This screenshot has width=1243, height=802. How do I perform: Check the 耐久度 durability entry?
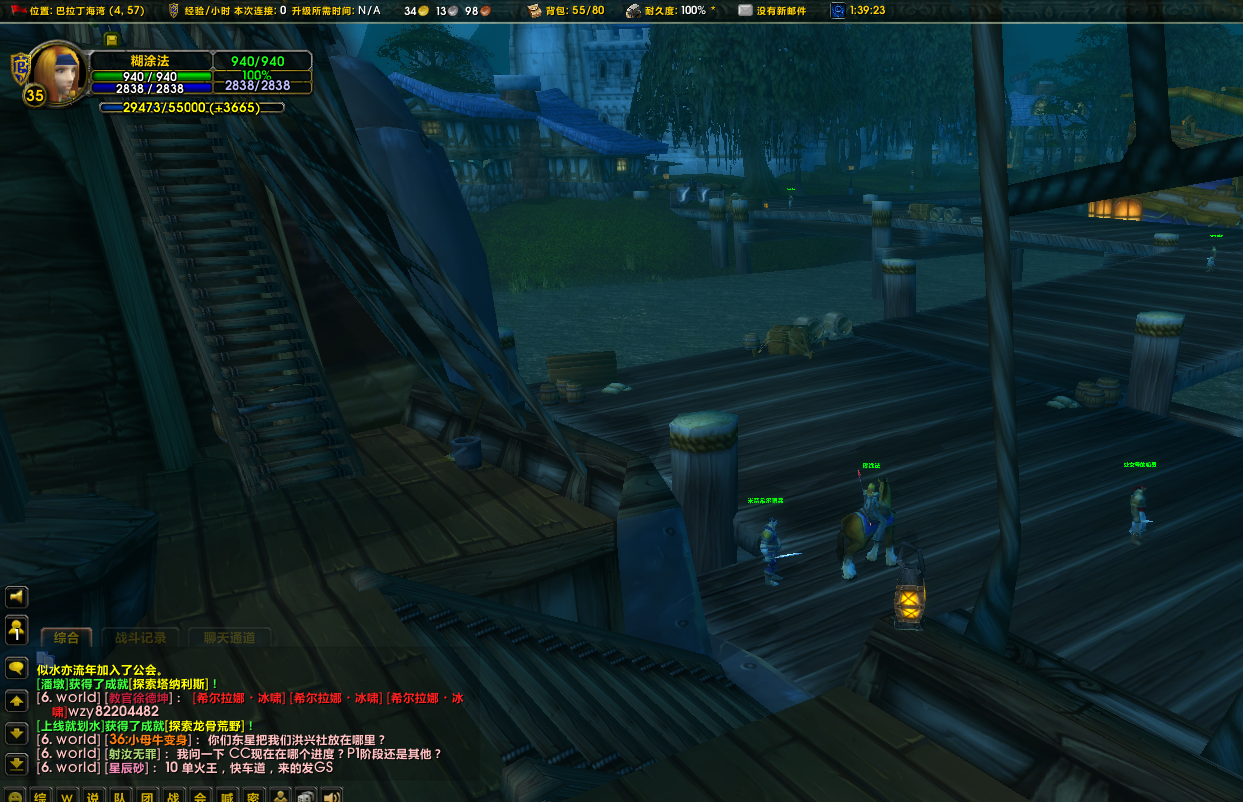point(669,10)
